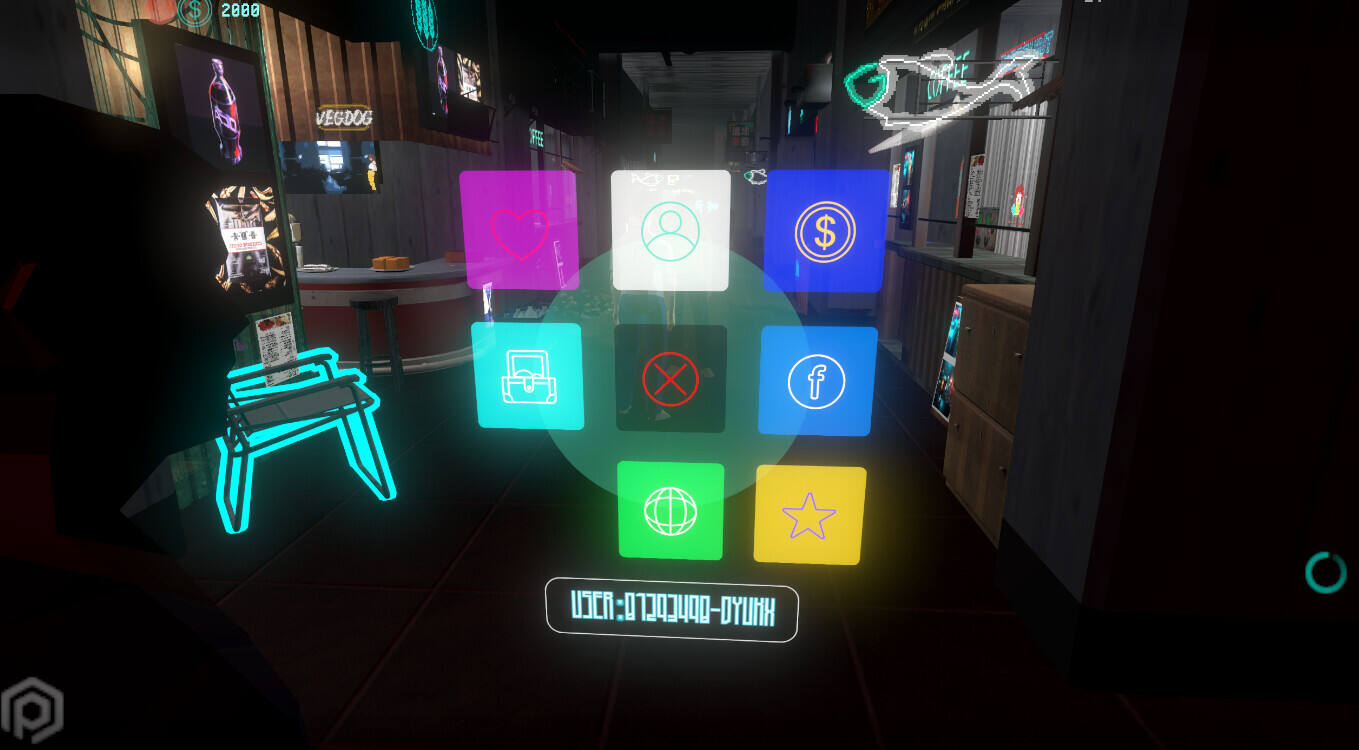Click the USER ID label box
Screen dimensions: 1359x750
tap(671, 609)
